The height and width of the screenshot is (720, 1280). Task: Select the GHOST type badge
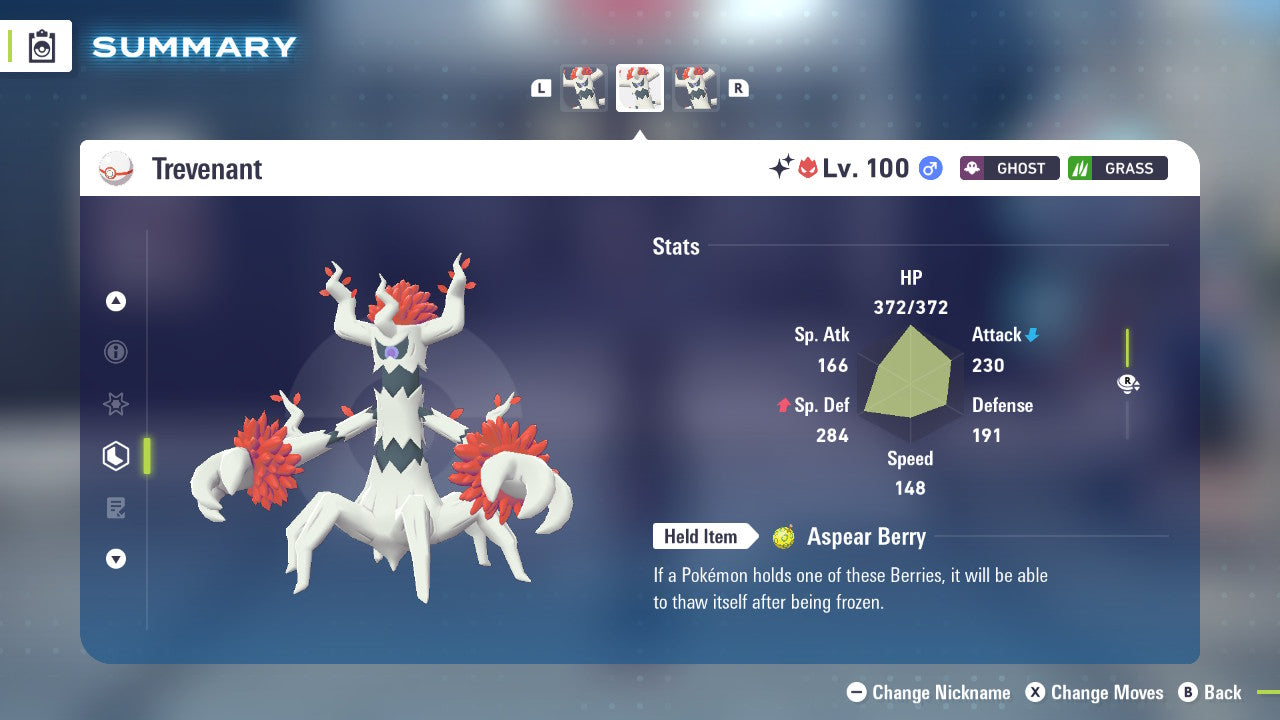tap(1009, 168)
